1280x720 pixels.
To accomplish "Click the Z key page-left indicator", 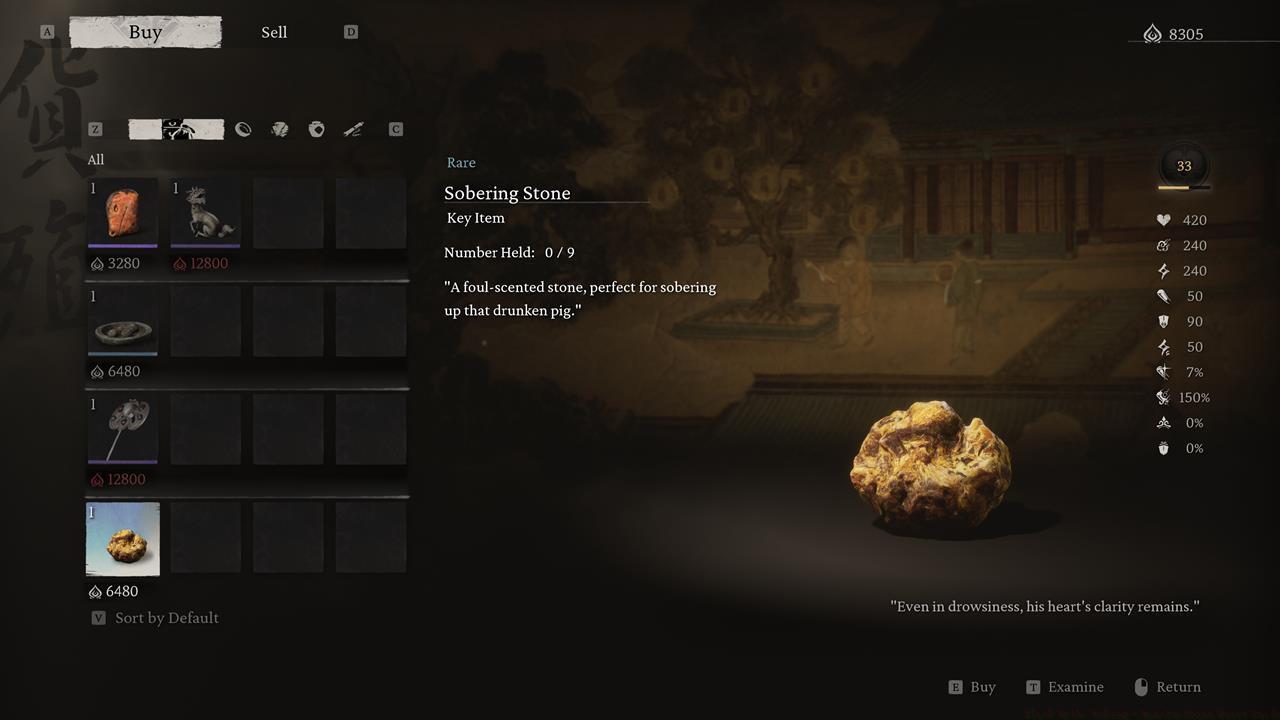I will coord(95,129).
